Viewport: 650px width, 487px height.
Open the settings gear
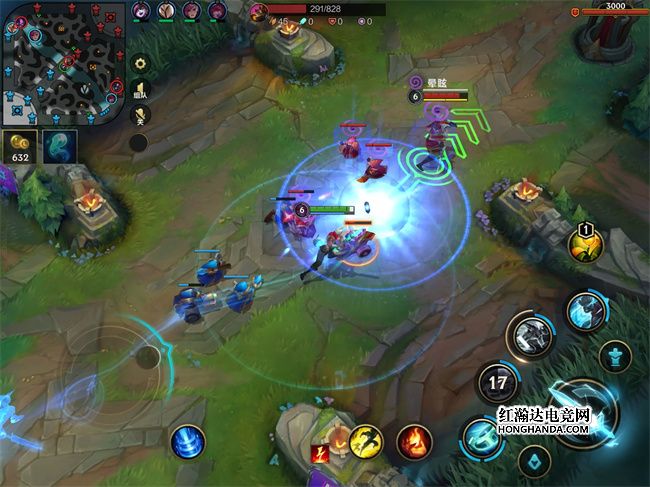[140, 63]
